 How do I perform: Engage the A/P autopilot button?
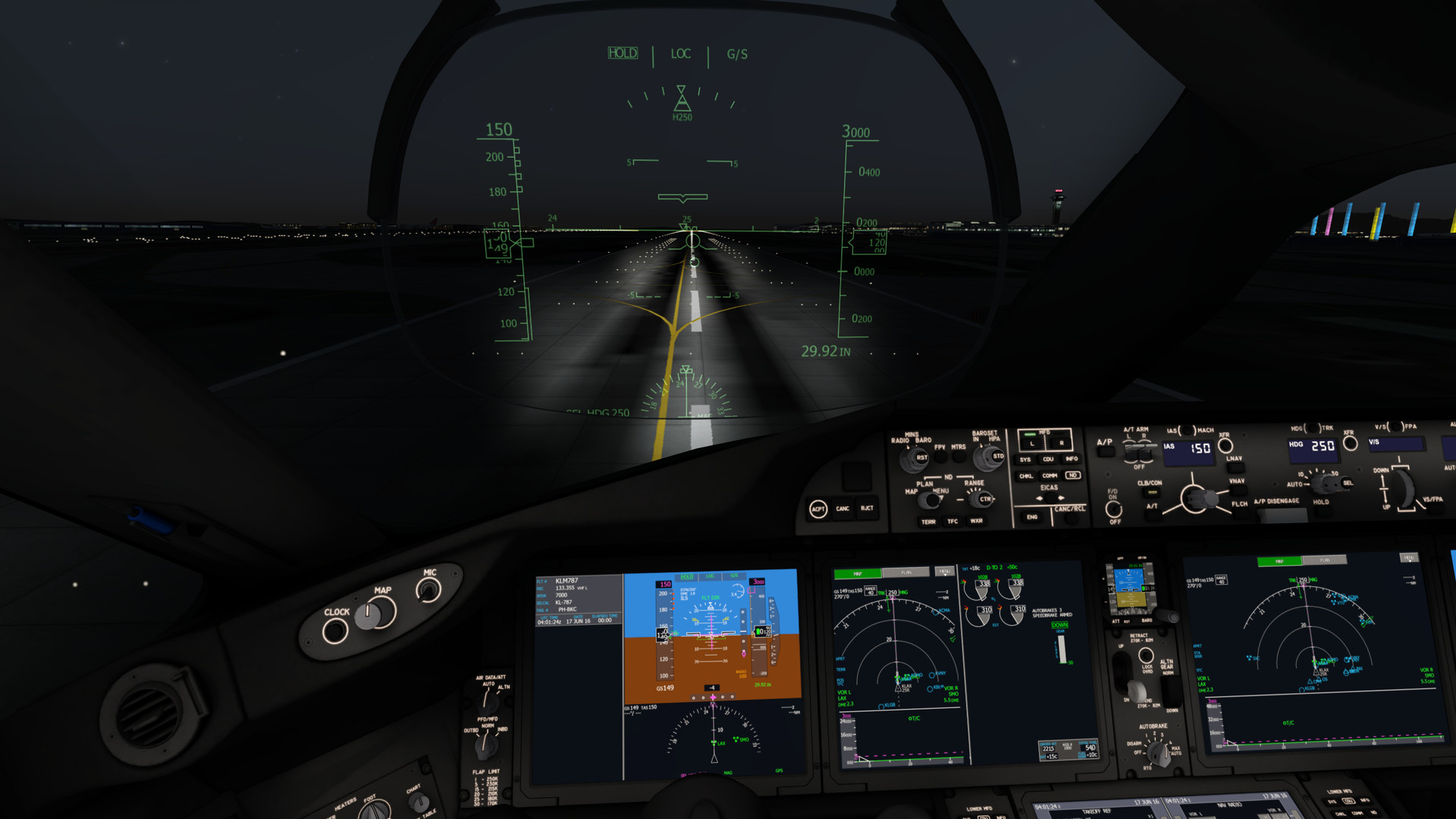pyautogui.click(x=1106, y=453)
